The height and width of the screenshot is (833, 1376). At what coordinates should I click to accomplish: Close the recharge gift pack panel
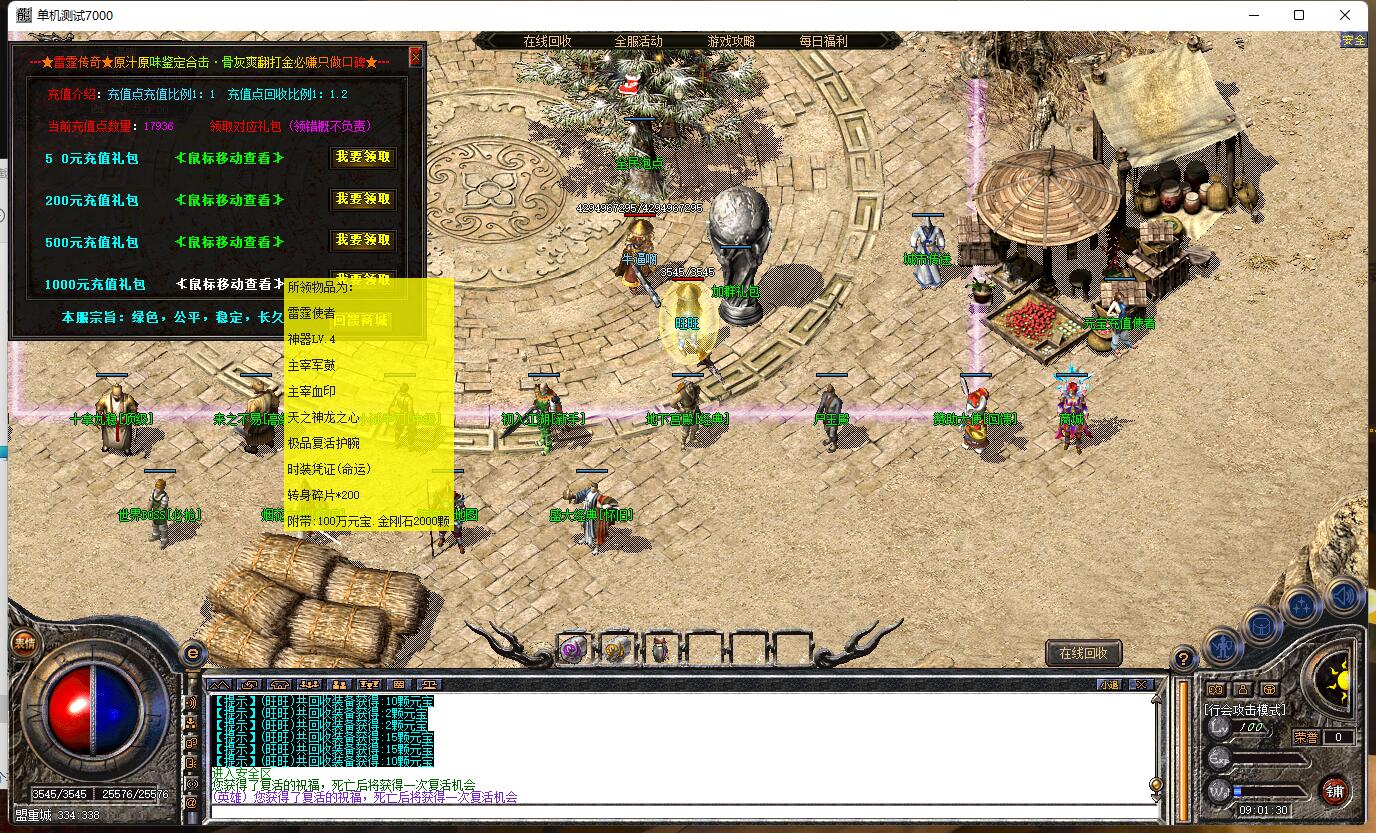coord(416,57)
